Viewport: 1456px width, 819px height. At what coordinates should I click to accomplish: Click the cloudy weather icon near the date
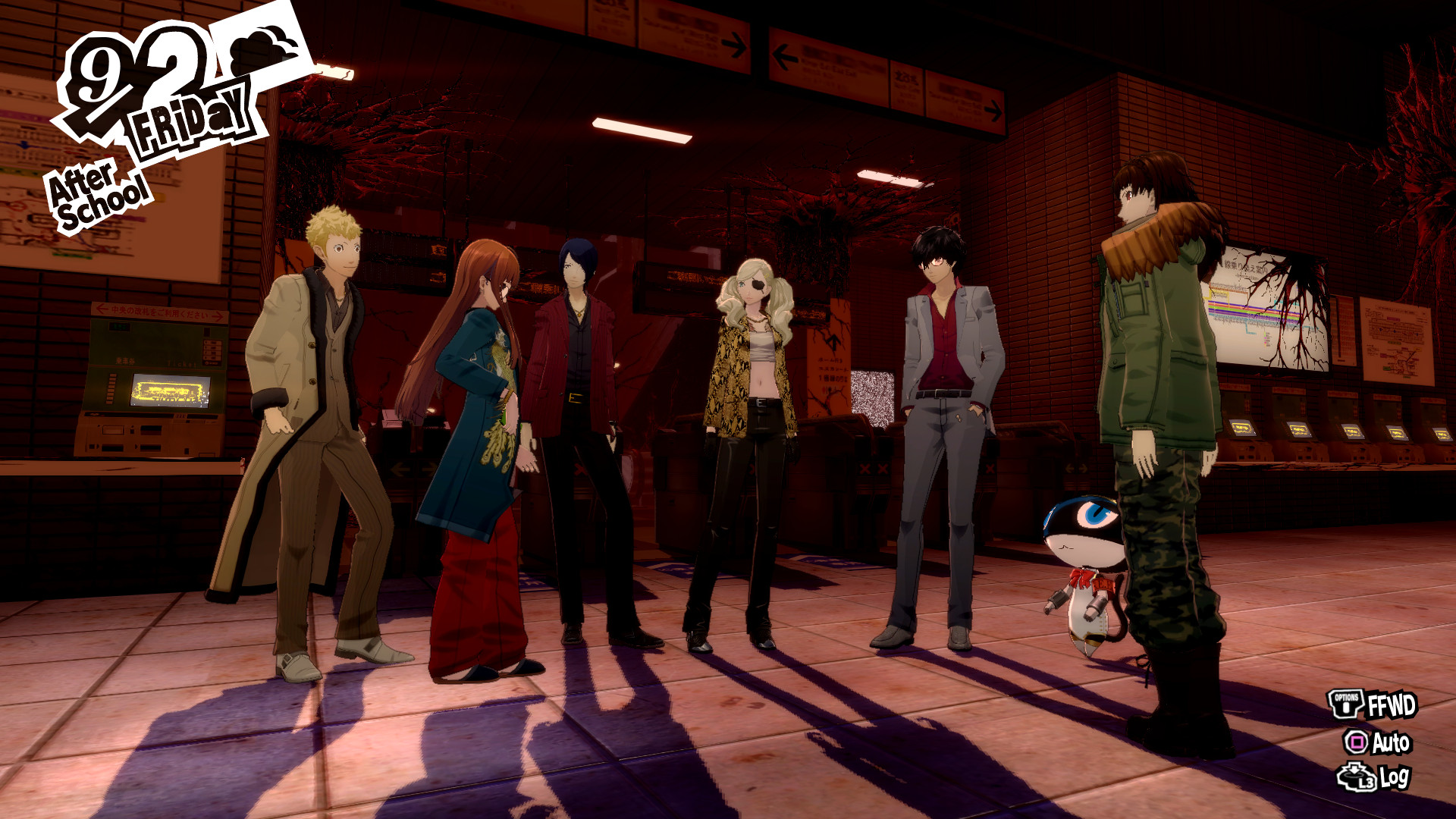258,49
